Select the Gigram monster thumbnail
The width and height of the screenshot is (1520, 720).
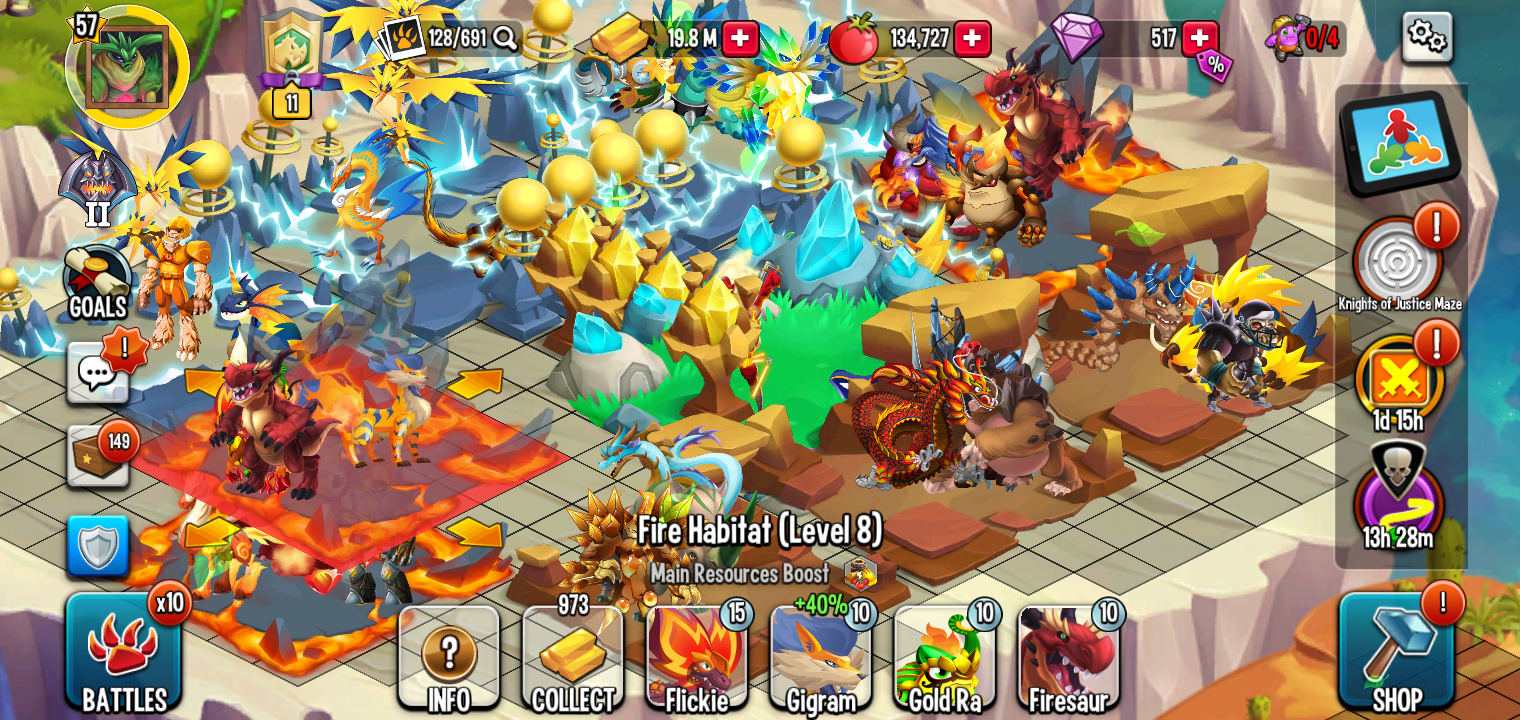point(820,655)
